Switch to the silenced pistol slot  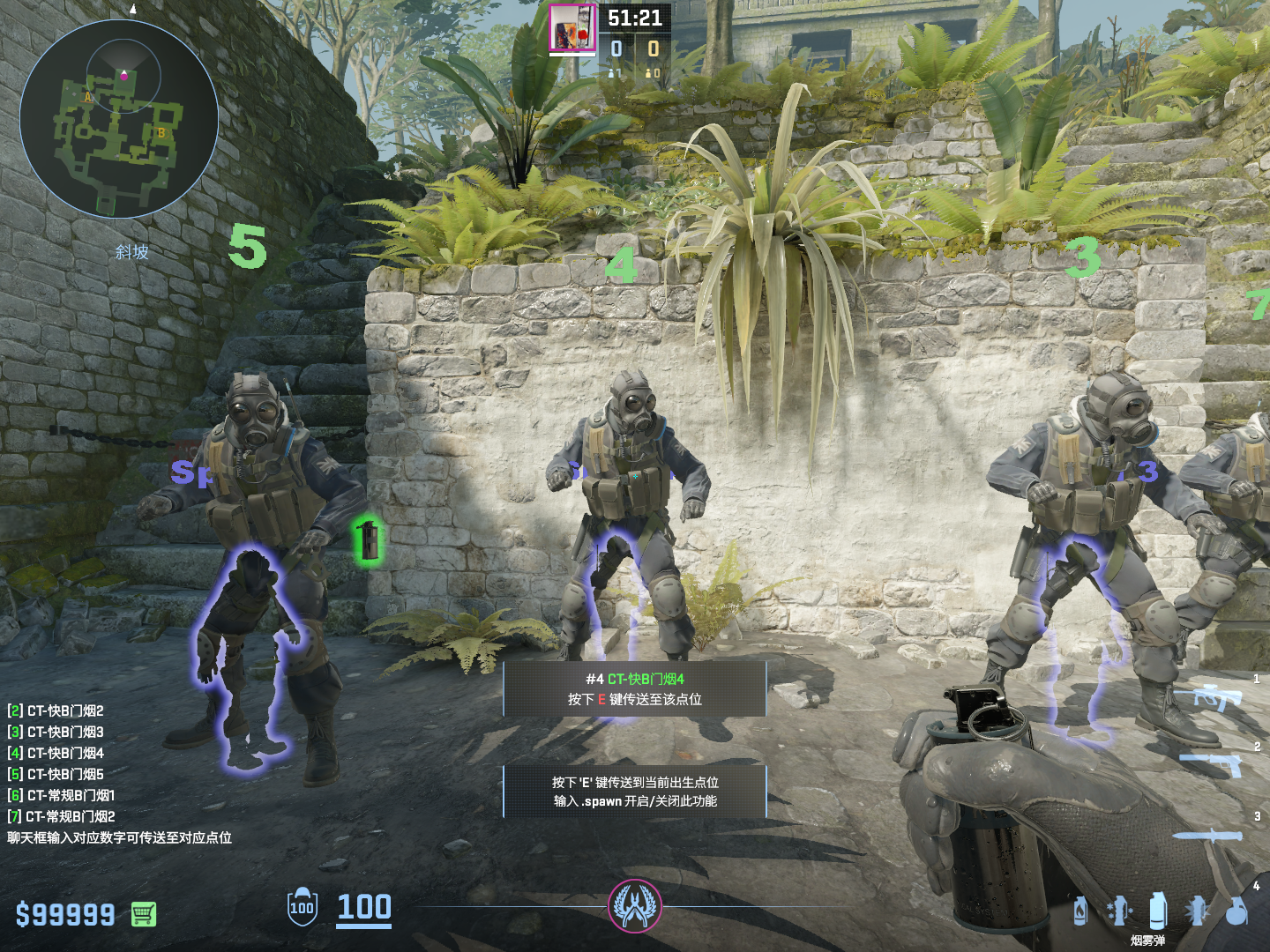(x=1214, y=762)
